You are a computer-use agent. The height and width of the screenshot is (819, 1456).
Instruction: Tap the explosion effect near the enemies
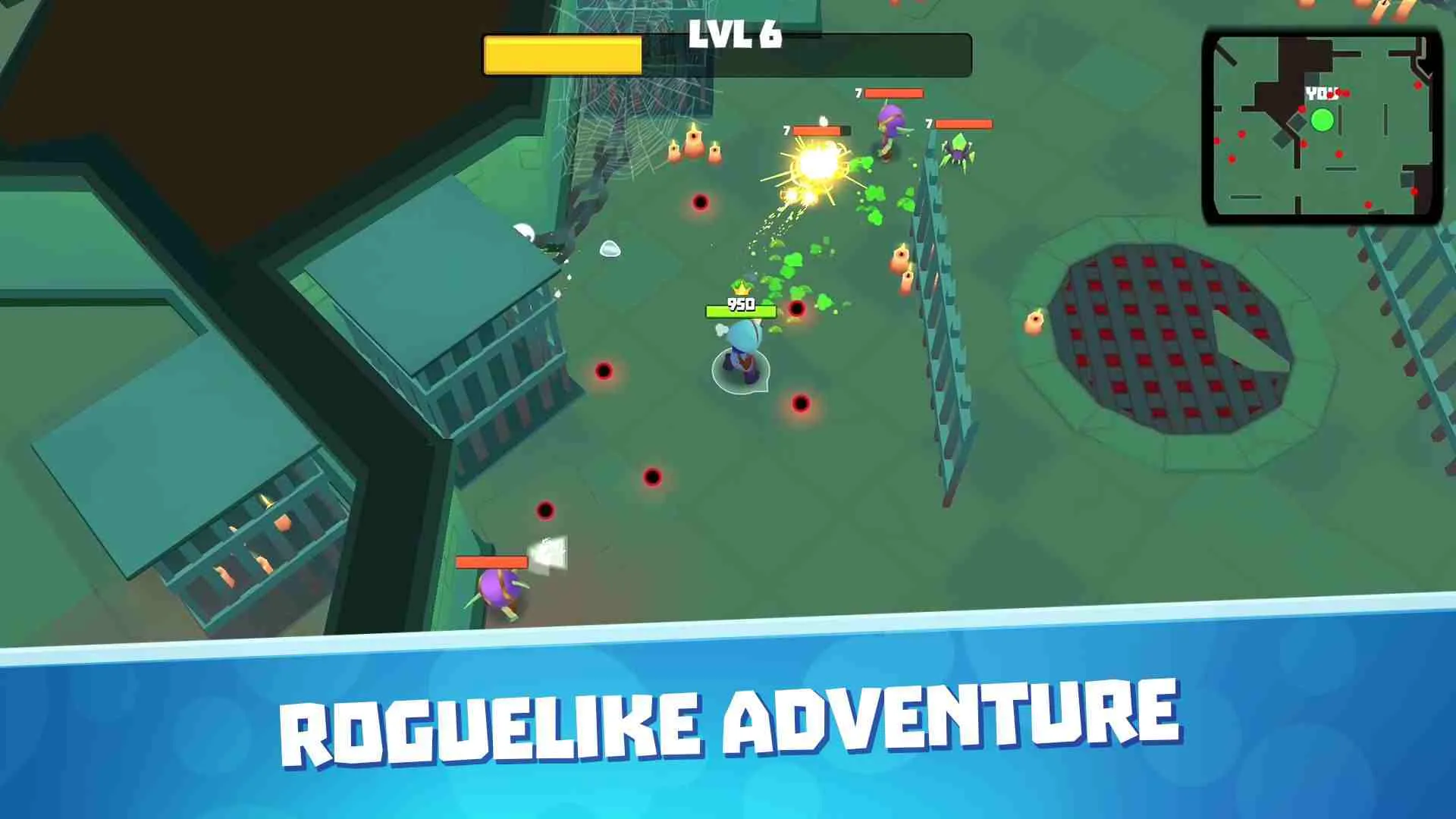click(817, 163)
